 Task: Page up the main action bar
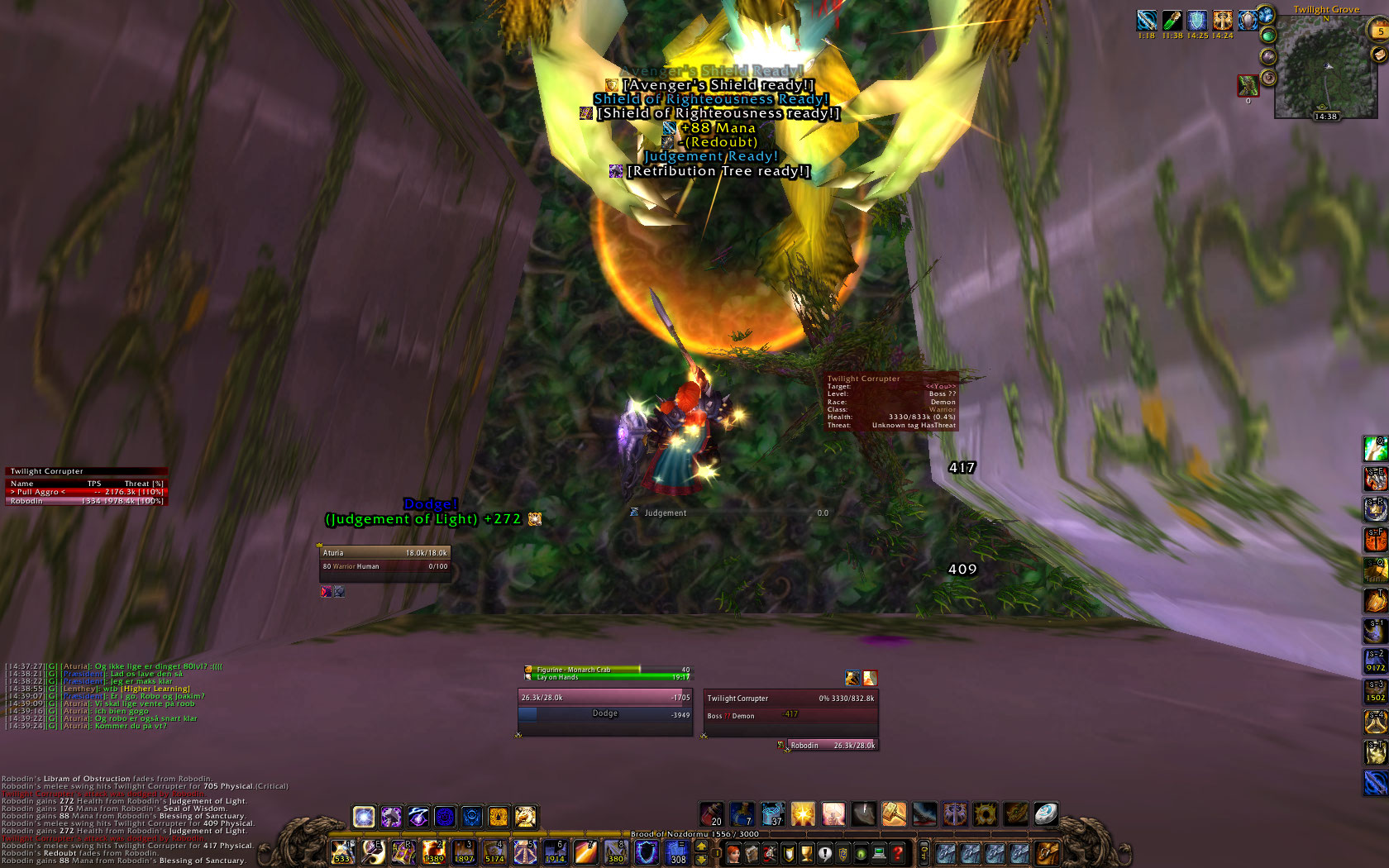pyautogui.click(x=702, y=846)
